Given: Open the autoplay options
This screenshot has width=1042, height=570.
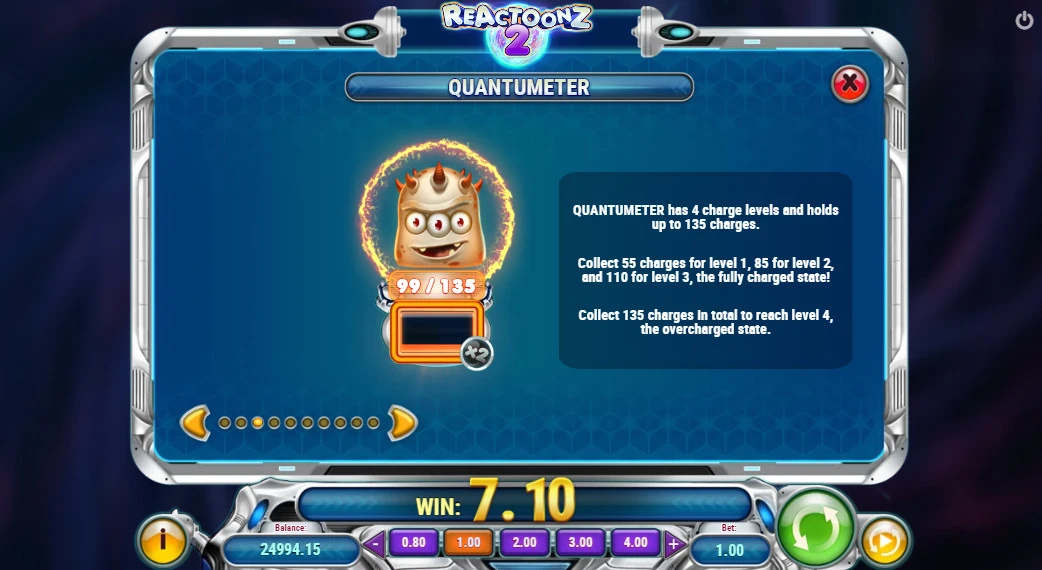Looking at the screenshot, I should point(884,541).
